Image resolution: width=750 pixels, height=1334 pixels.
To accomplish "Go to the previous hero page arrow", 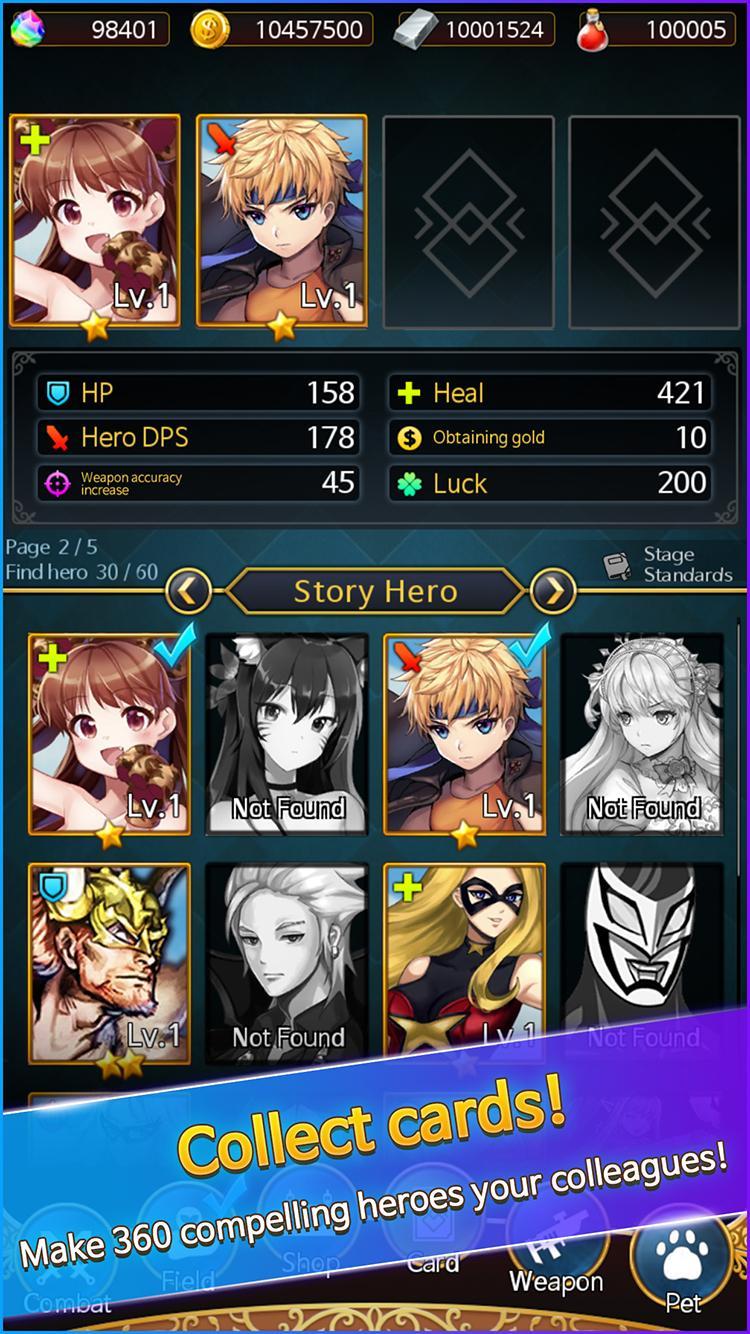I will tap(188, 592).
